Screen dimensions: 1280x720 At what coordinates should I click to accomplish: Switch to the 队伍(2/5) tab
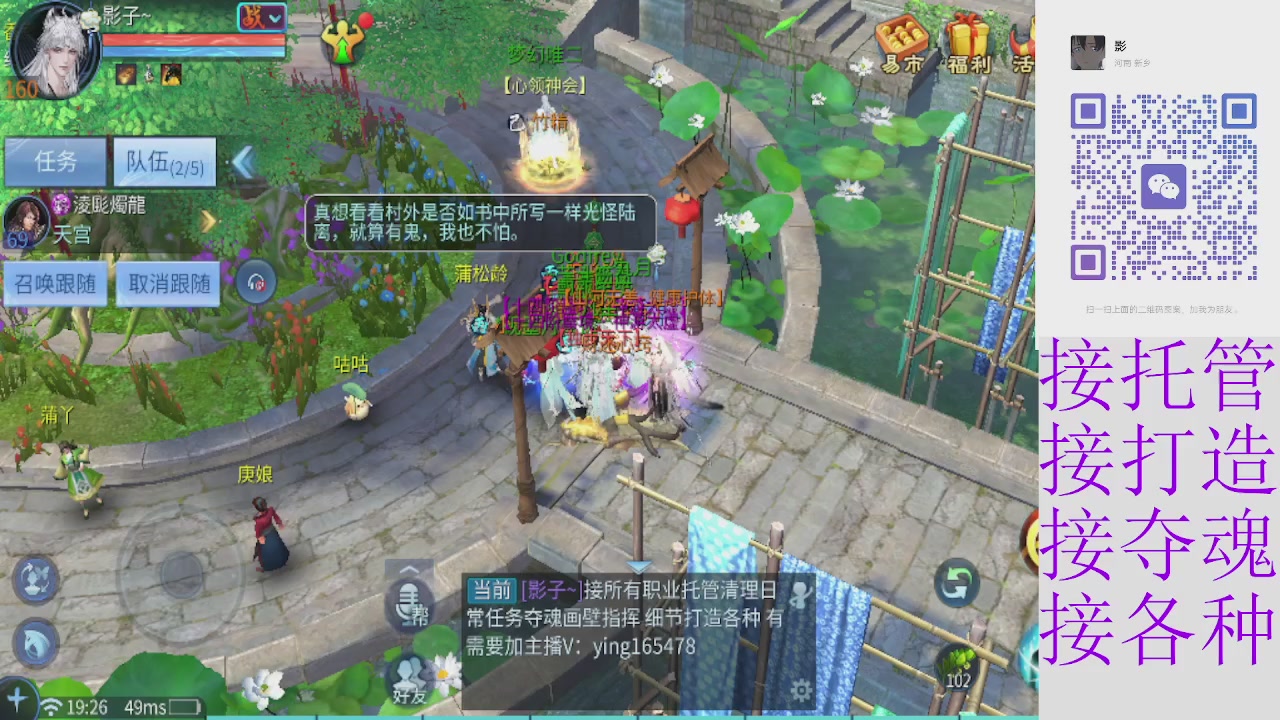click(x=163, y=163)
